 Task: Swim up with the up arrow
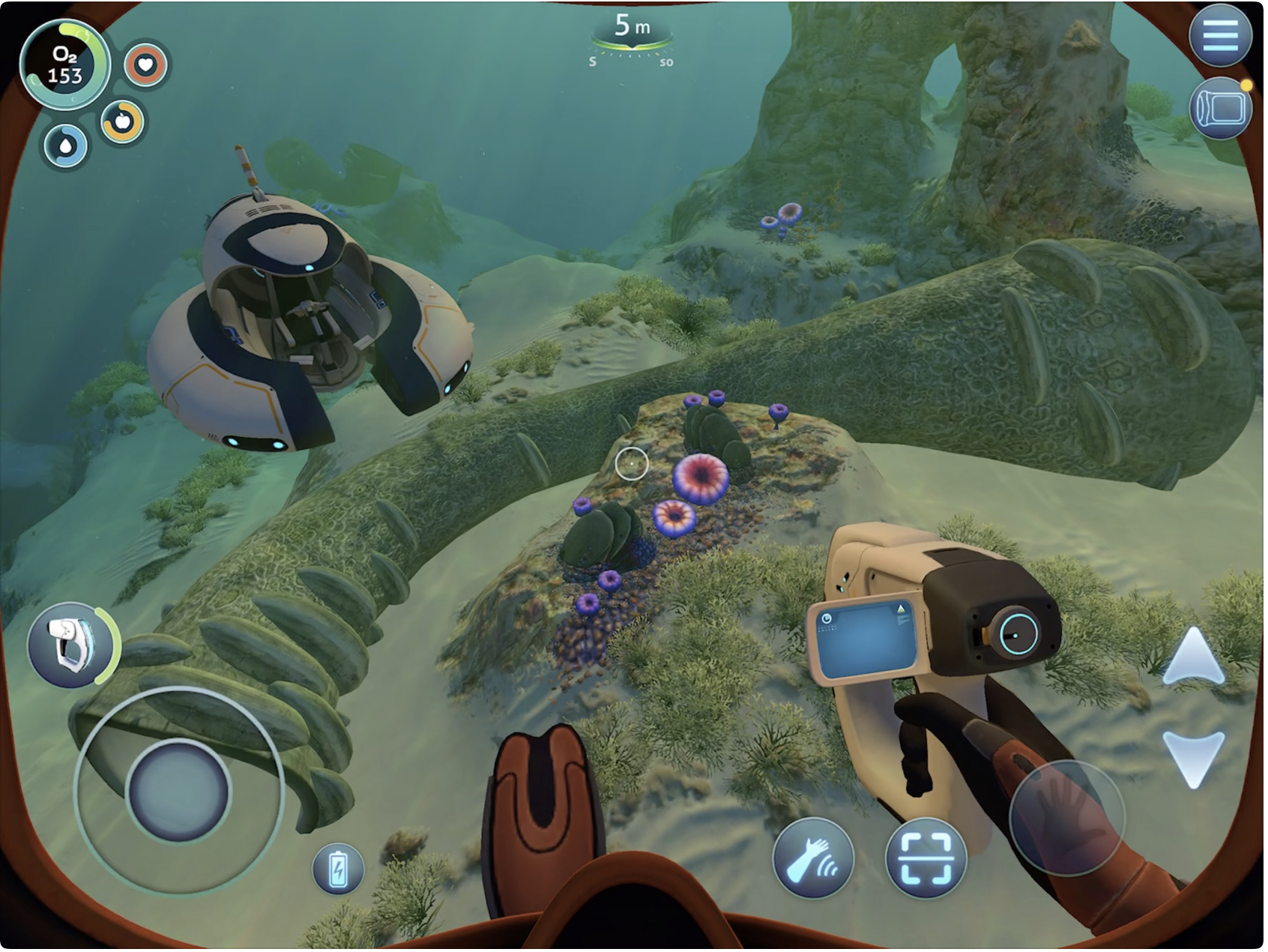tap(1194, 656)
